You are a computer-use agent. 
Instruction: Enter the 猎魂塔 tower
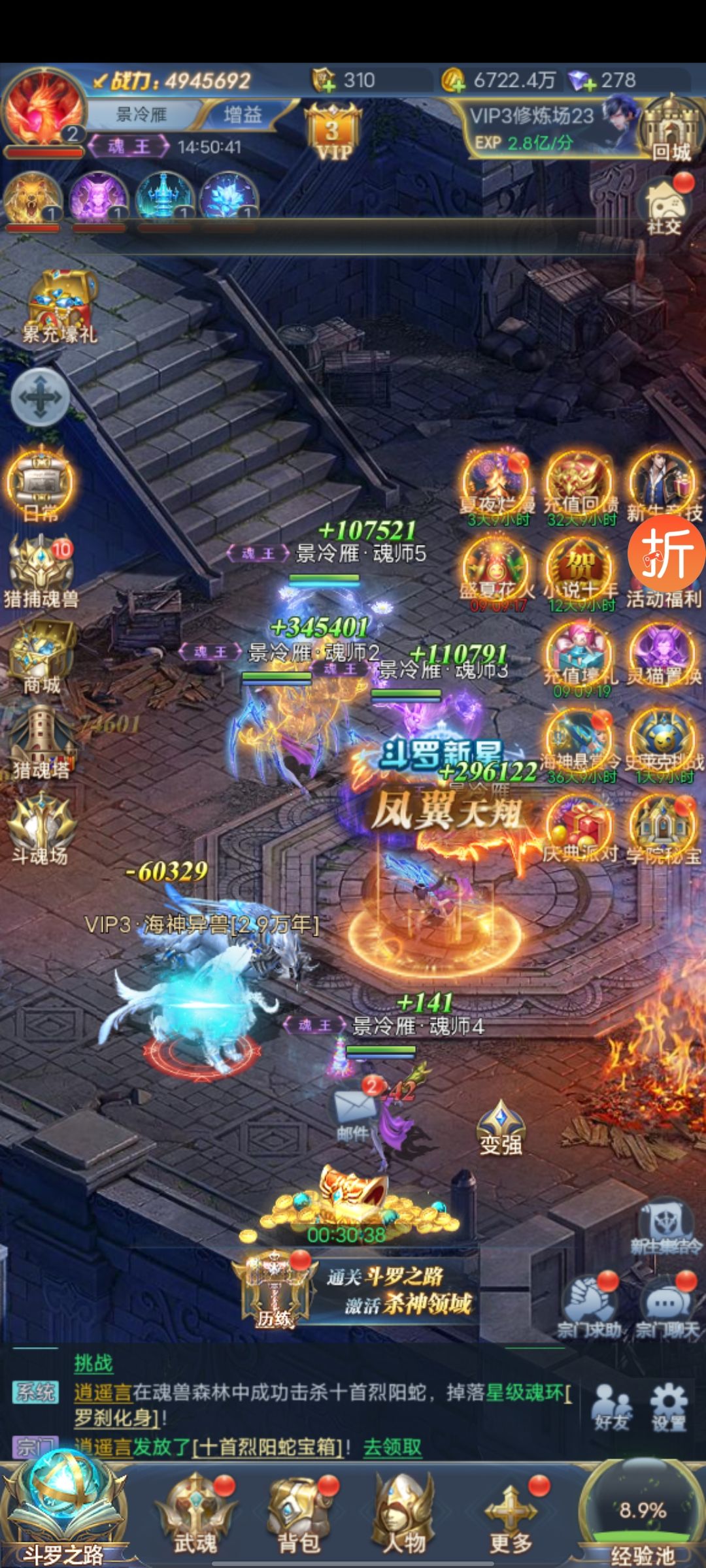click(41, 742)
